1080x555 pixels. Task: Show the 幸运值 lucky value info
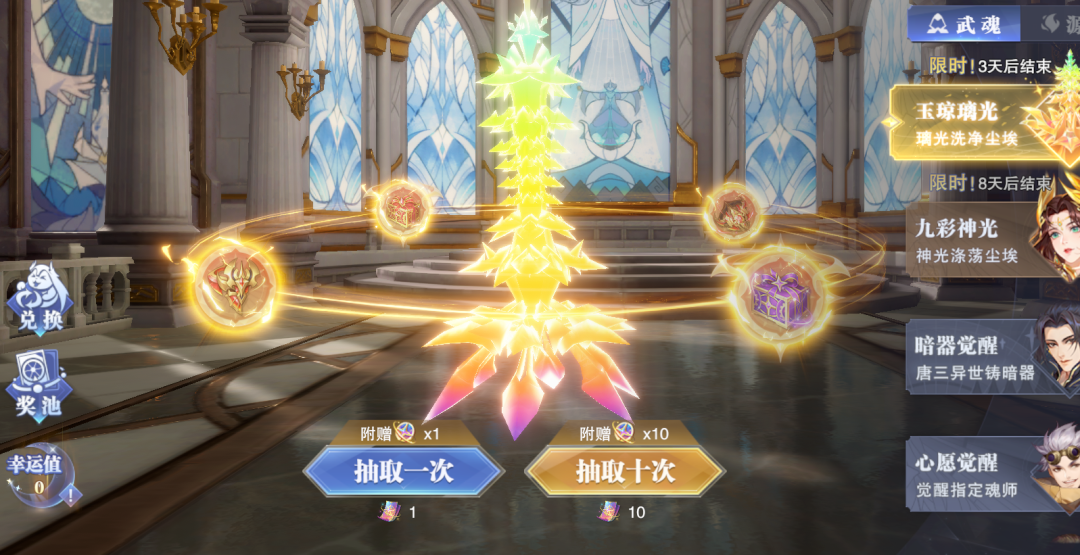(x=40, y=476)
